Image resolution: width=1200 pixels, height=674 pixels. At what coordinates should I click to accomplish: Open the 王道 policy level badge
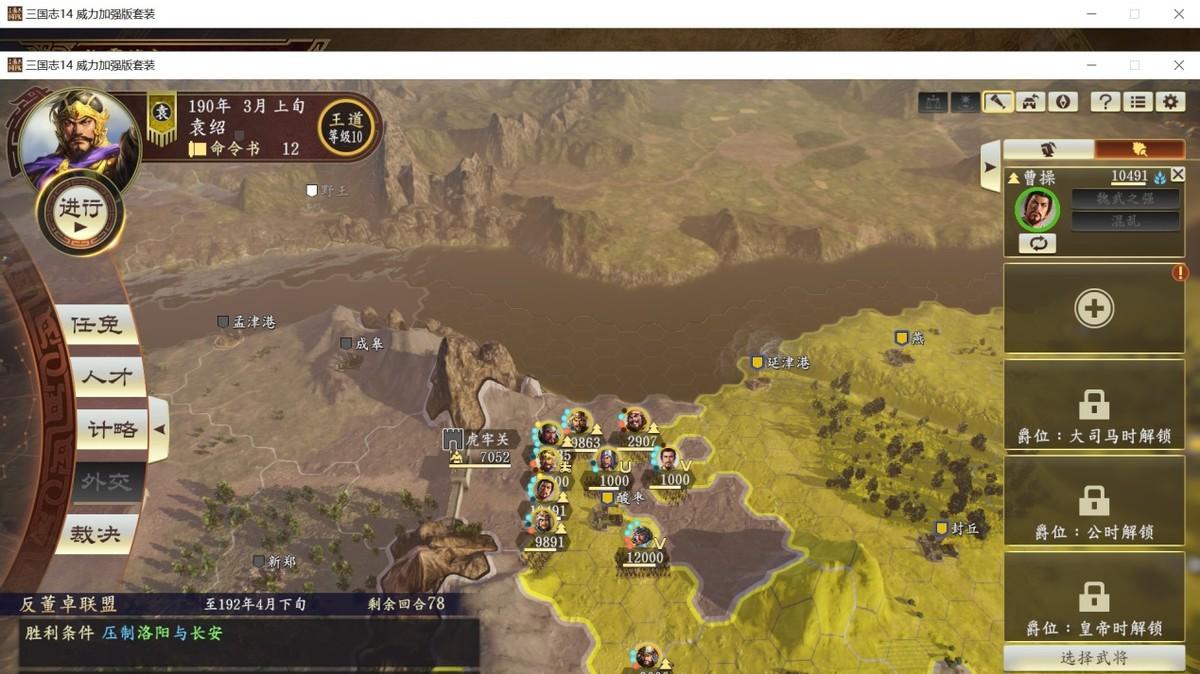click(x=346, y=127)
